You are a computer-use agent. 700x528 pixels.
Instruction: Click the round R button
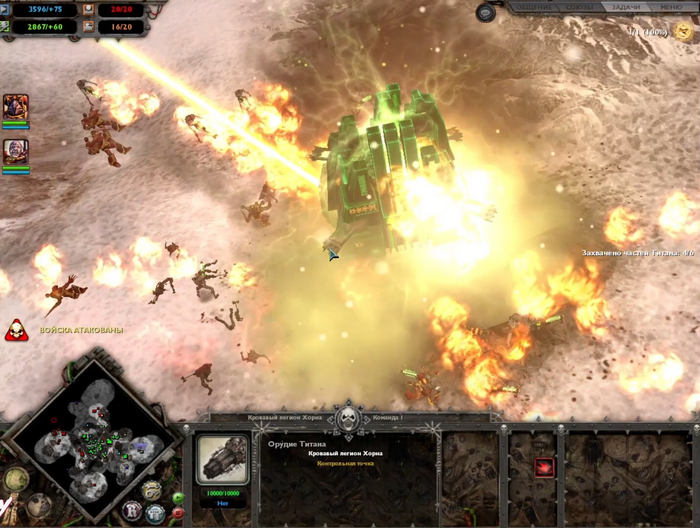tap(132, 511)
